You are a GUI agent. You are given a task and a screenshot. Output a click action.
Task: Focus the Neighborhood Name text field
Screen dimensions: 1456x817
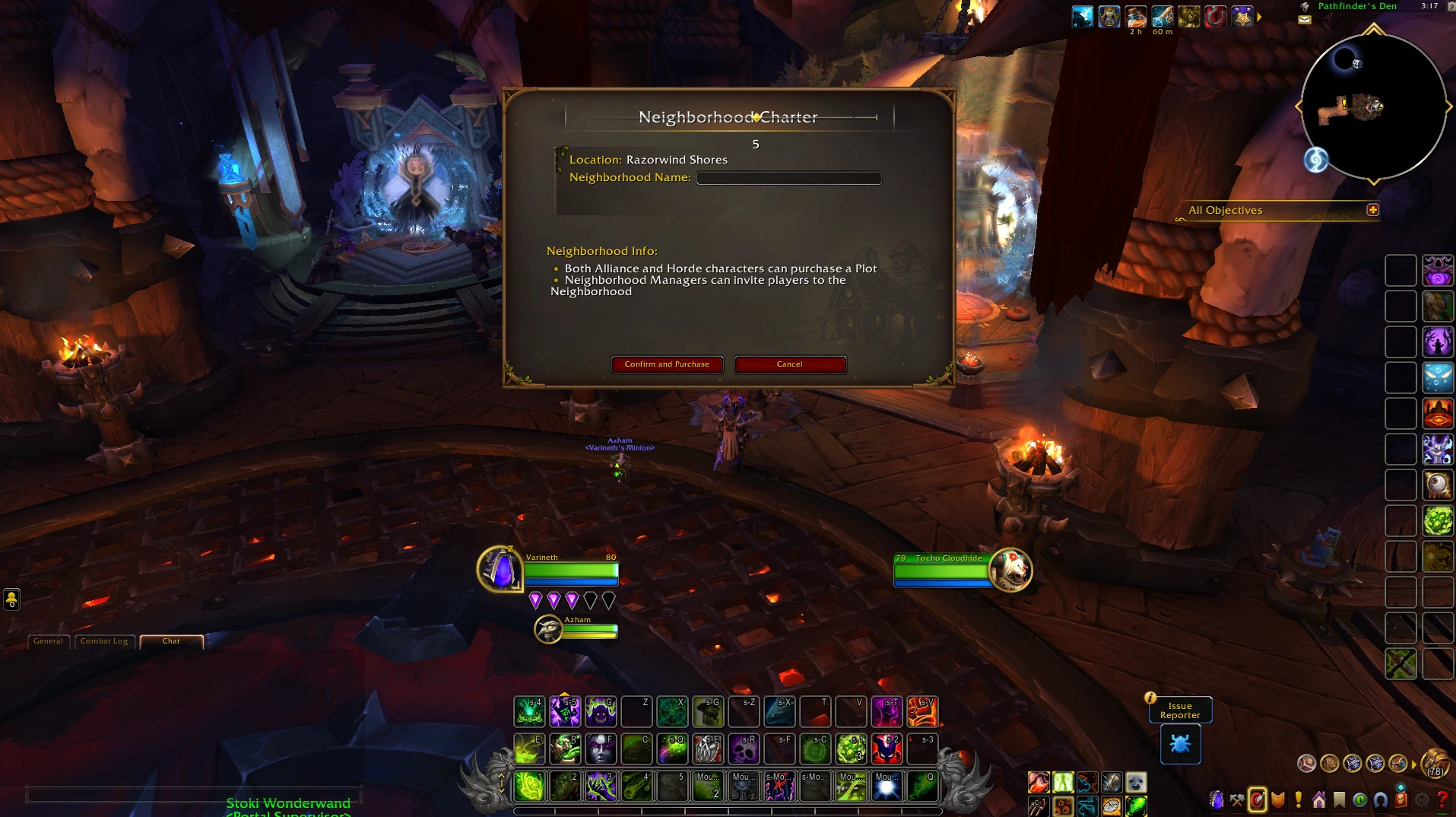tap(788, 178)
